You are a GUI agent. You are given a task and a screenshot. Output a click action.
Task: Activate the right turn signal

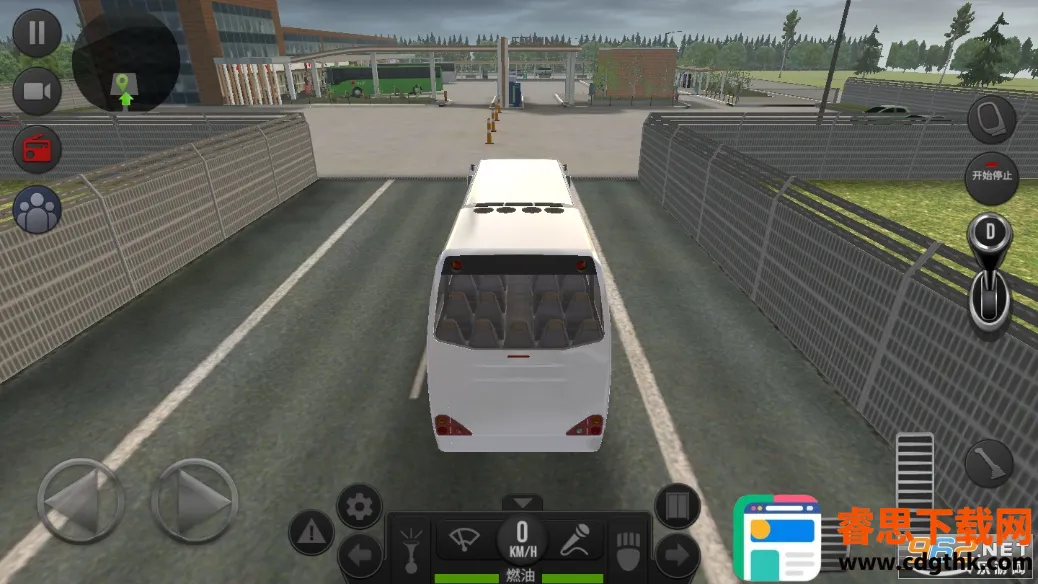(677, 555)
